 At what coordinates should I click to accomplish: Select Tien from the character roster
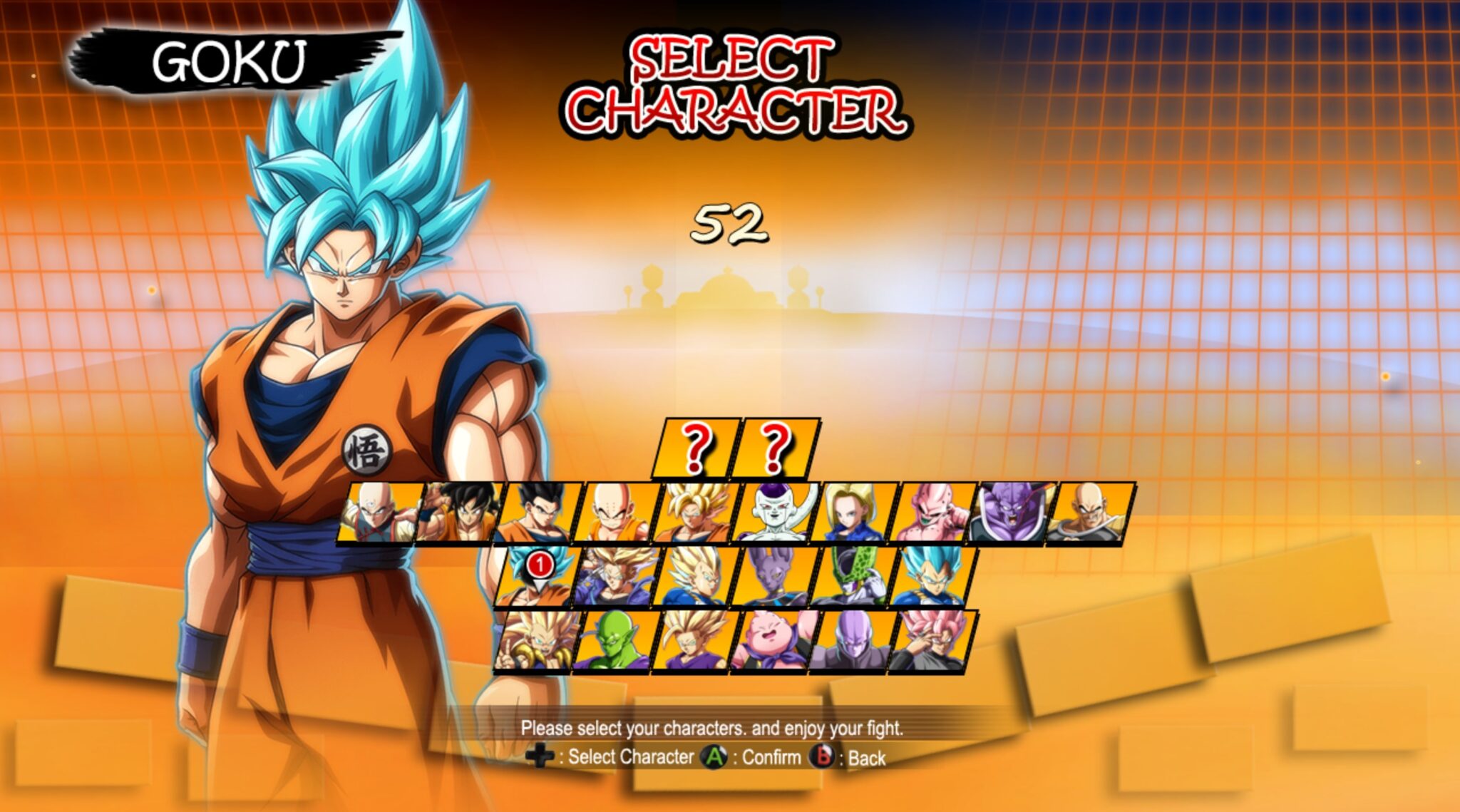coord(378,513)
